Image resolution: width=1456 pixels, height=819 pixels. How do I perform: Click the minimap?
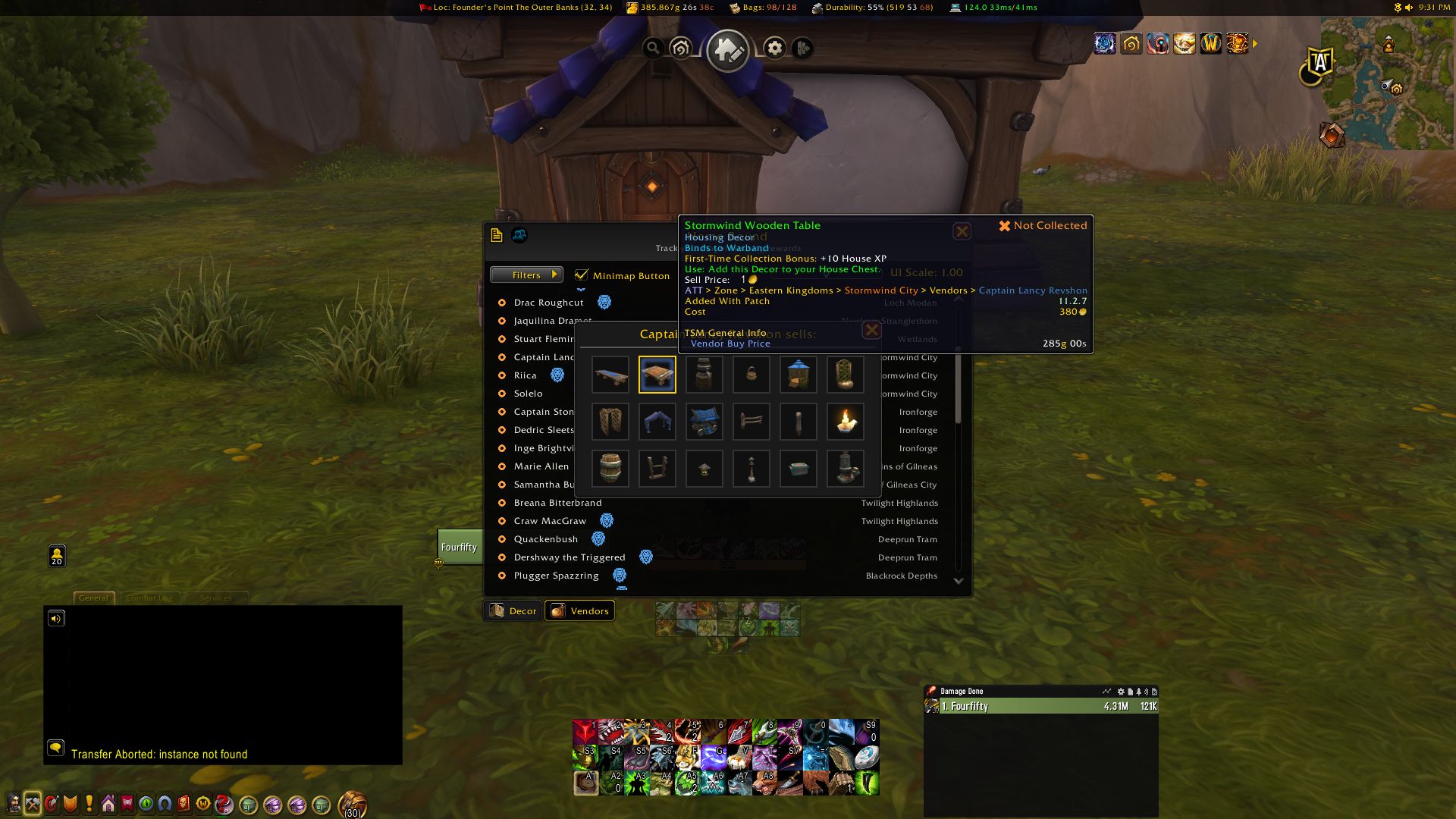(x=1388, y=83)
